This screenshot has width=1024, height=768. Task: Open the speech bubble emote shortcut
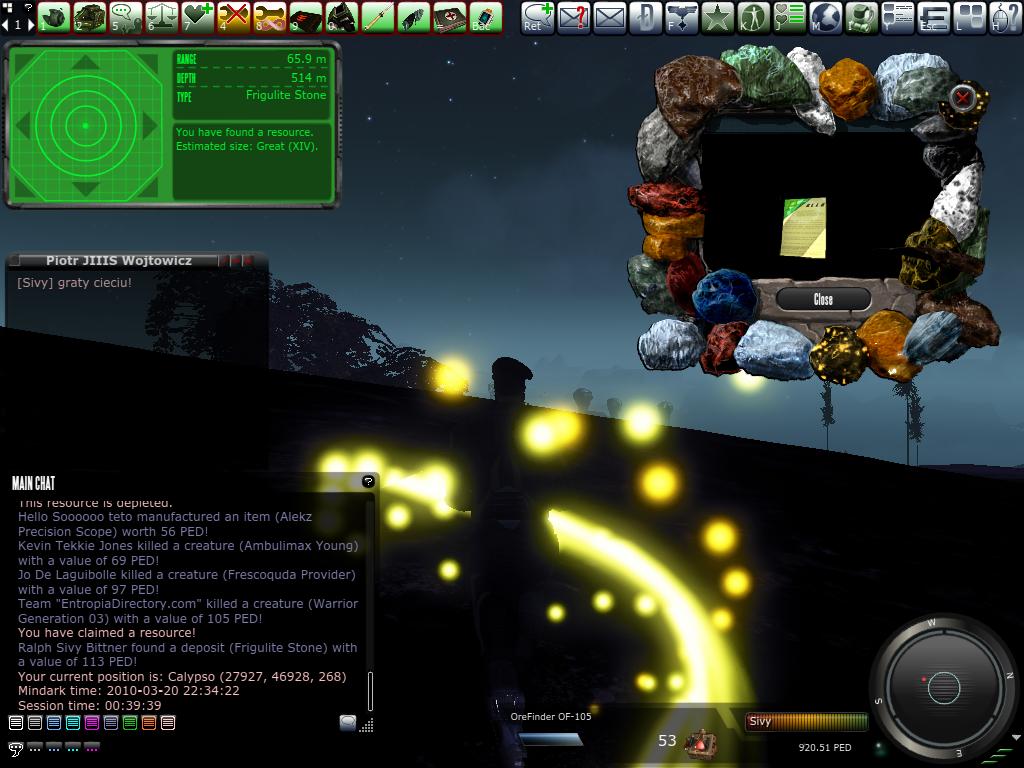(125, 16)
